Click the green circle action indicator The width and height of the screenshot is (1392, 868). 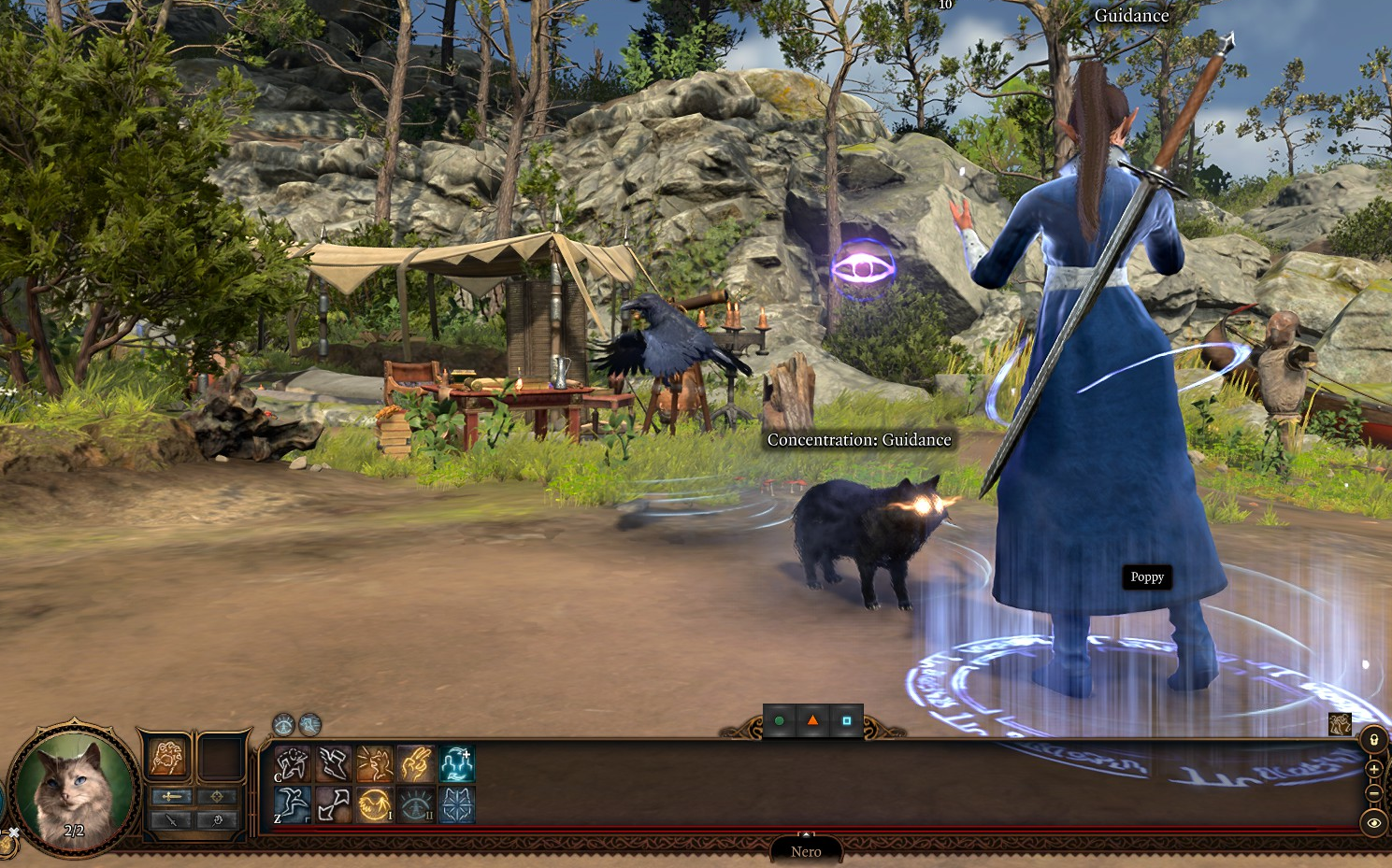click(779, 720)
